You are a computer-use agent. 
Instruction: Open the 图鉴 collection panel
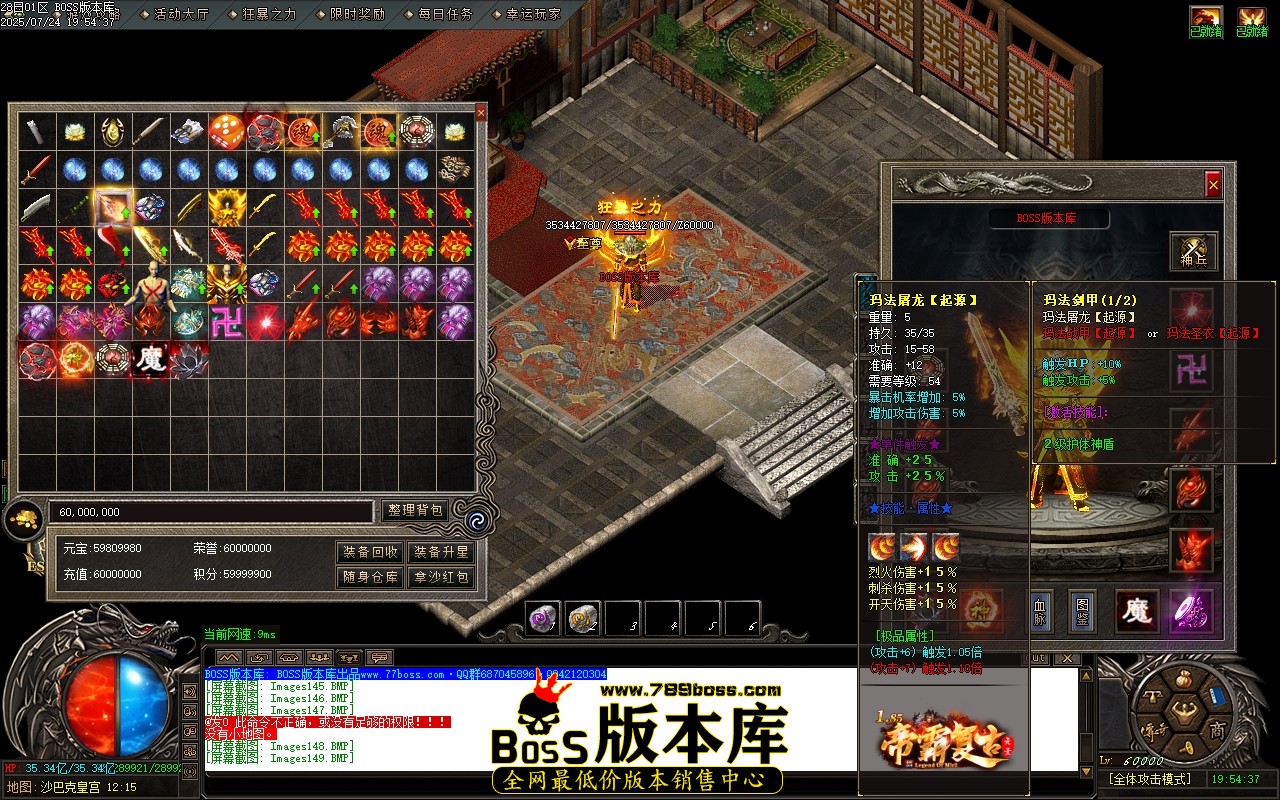pos(1080,613)
